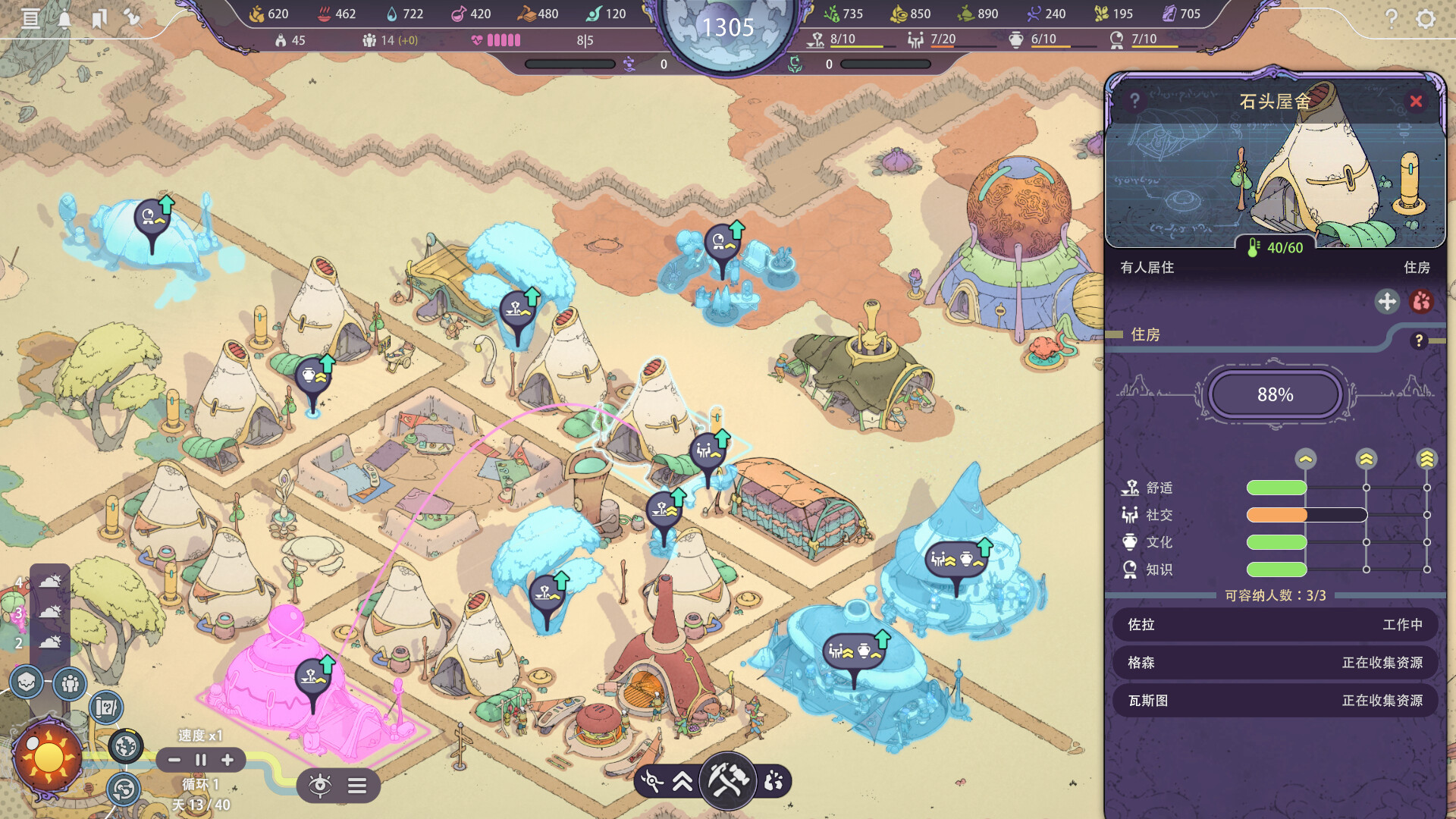Screen dimensions: 1456x819
Task: Open the build menu hammer and pickaxe
Action: (x=728, y=780)
